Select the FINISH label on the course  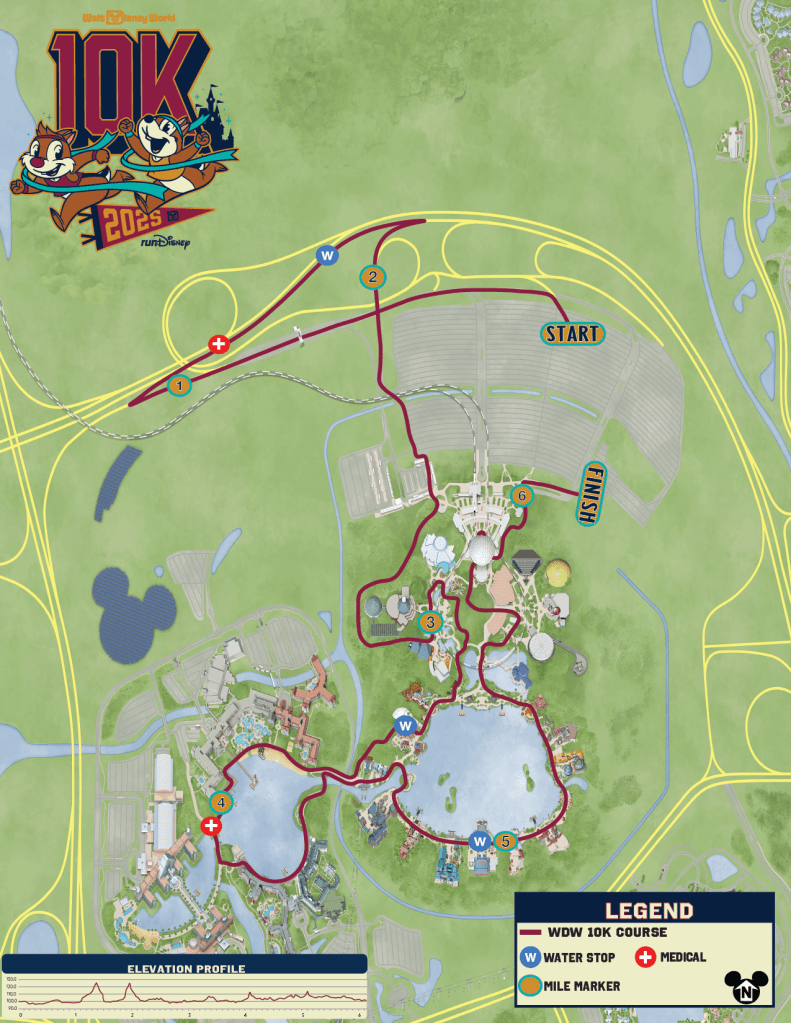click(595, 493)
